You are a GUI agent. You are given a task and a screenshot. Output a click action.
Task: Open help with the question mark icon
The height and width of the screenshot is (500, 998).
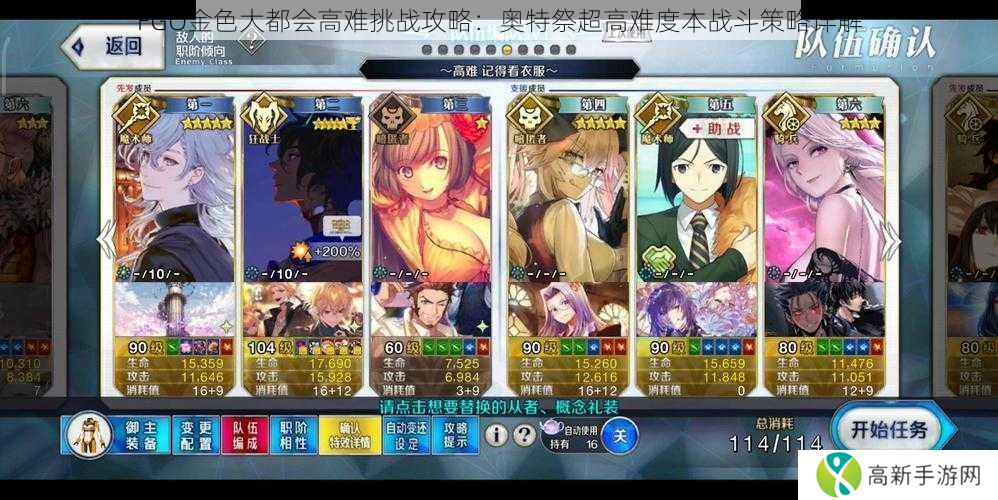523,435
